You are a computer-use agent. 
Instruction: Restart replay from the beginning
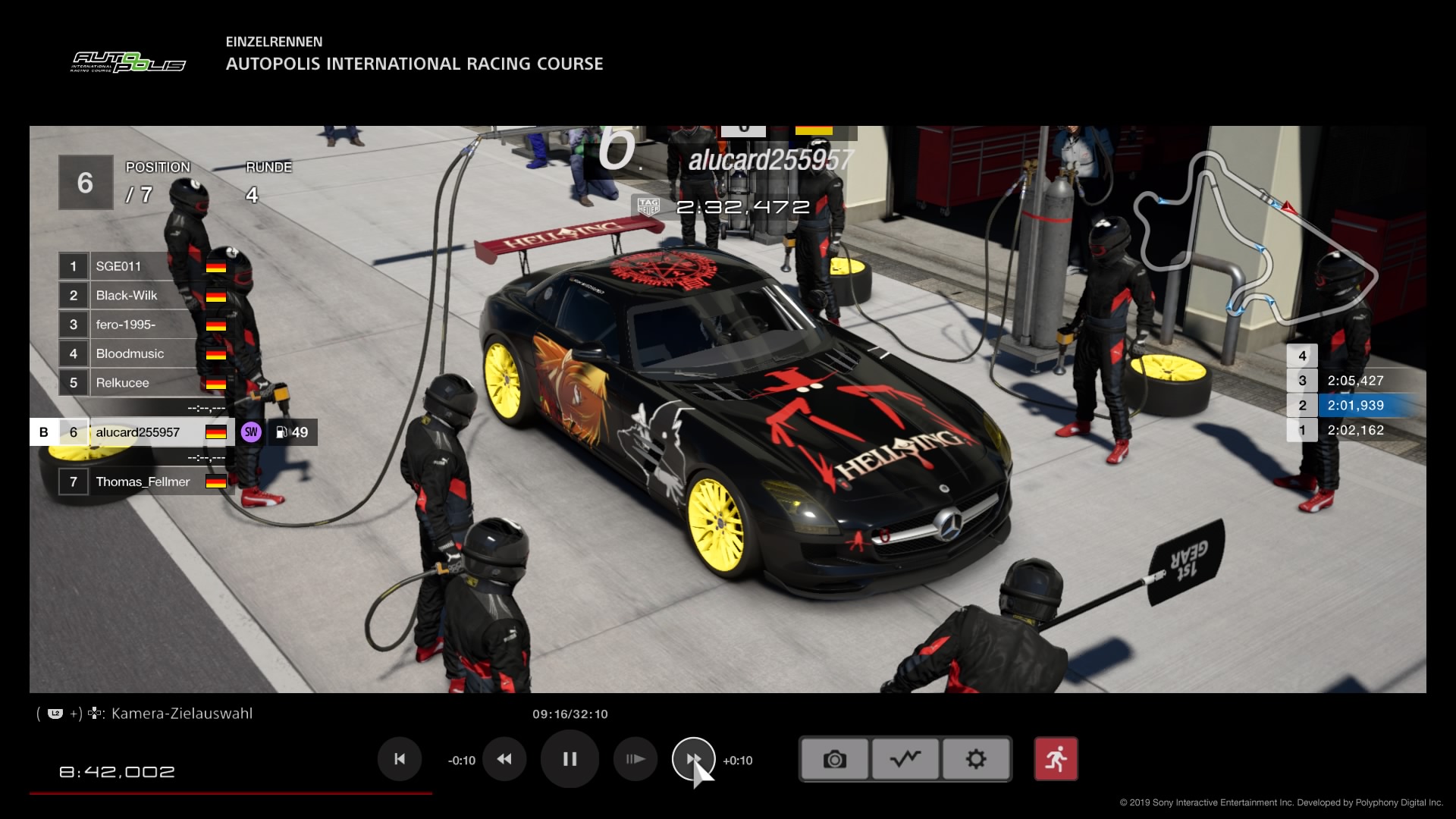point(400,759)
